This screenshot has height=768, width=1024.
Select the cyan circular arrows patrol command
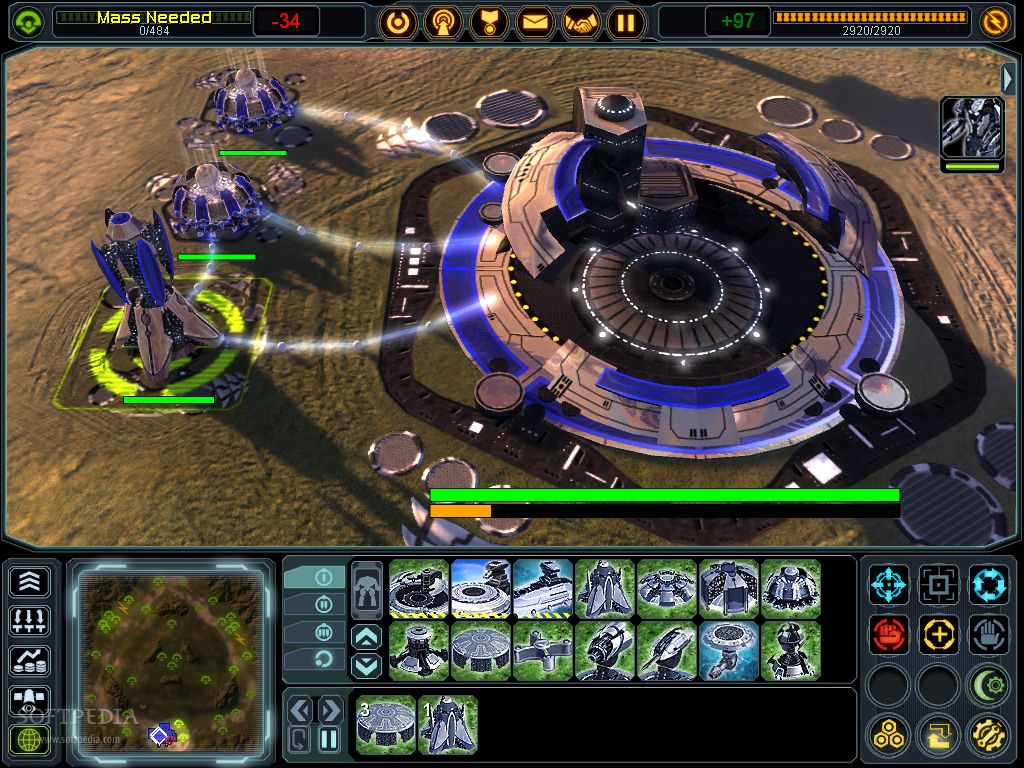click(x=989, y=584)
